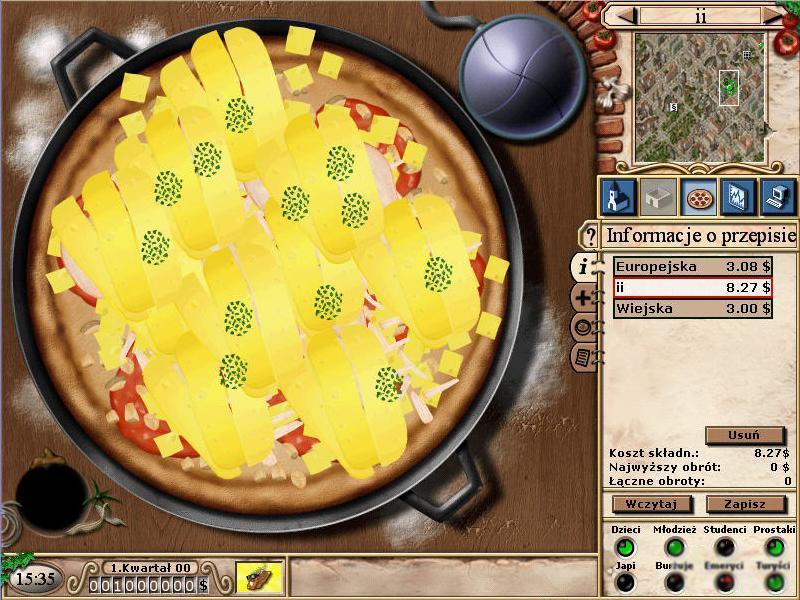Go to next restaurant with right arrow

tap(772, 16)
